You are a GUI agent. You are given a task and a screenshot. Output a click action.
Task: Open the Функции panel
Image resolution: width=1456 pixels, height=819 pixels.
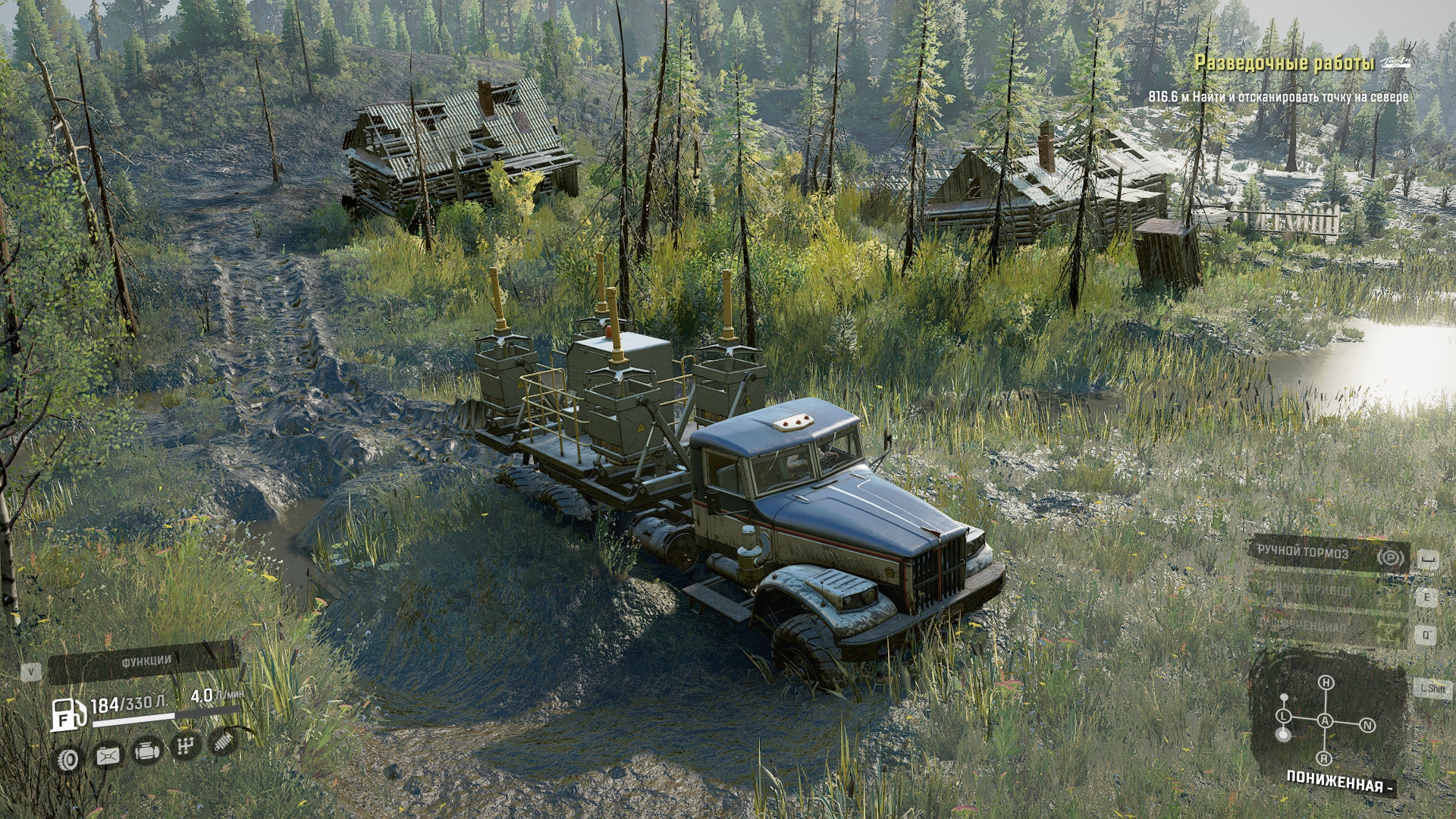coord(144,662)
